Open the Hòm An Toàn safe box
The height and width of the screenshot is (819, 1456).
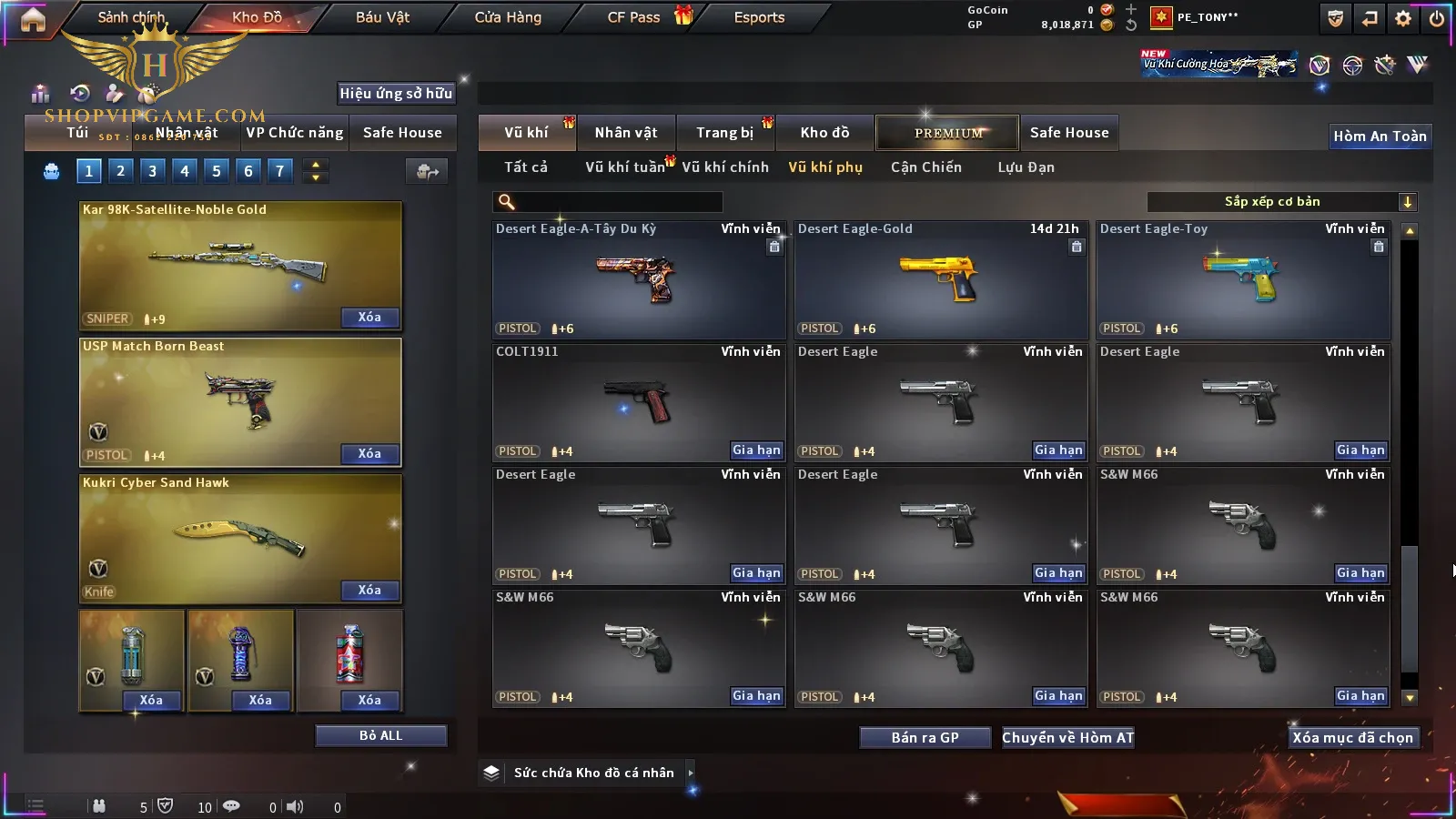point(1380,136)
